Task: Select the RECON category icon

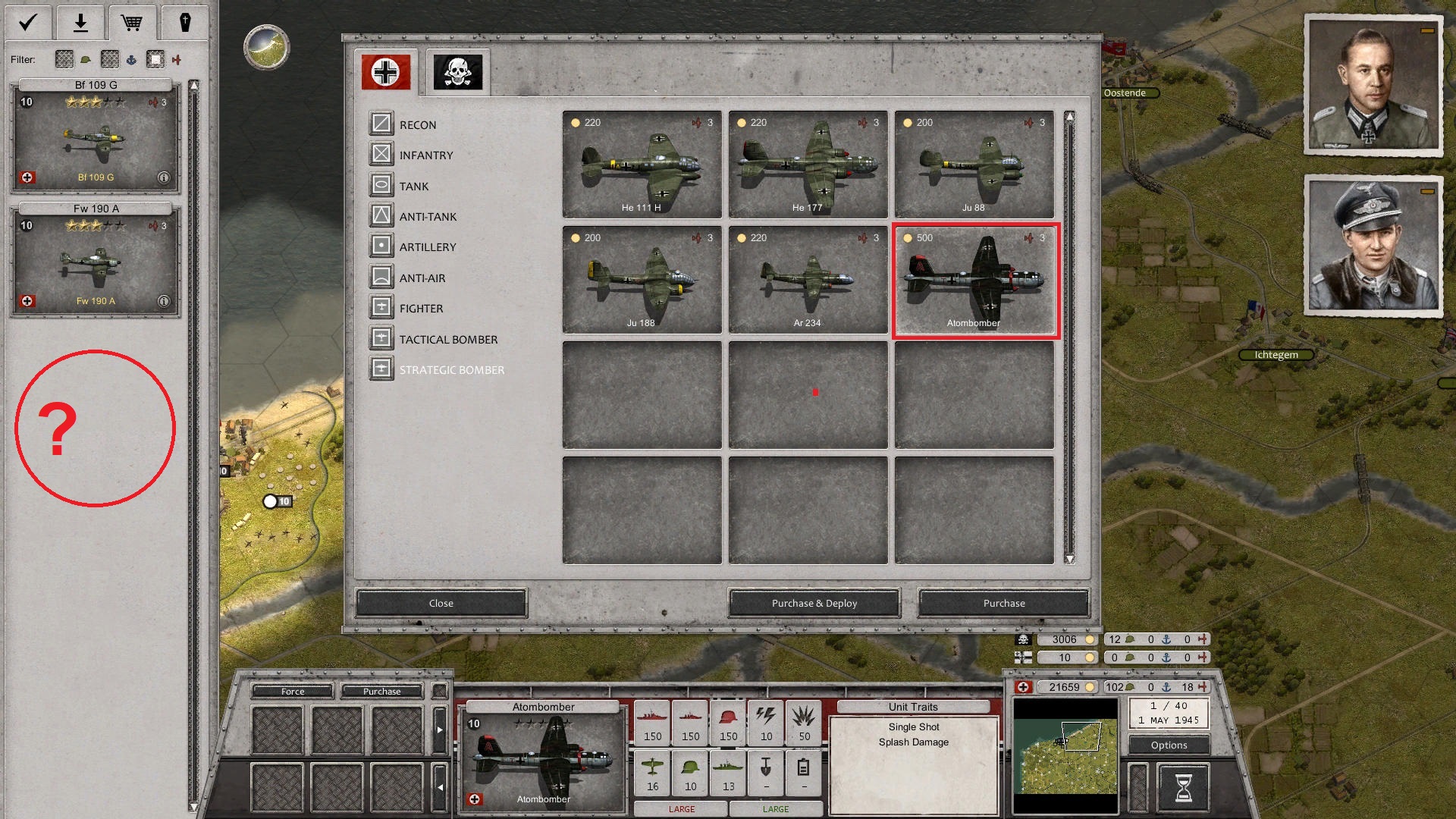Action: (x=381, y=124)
